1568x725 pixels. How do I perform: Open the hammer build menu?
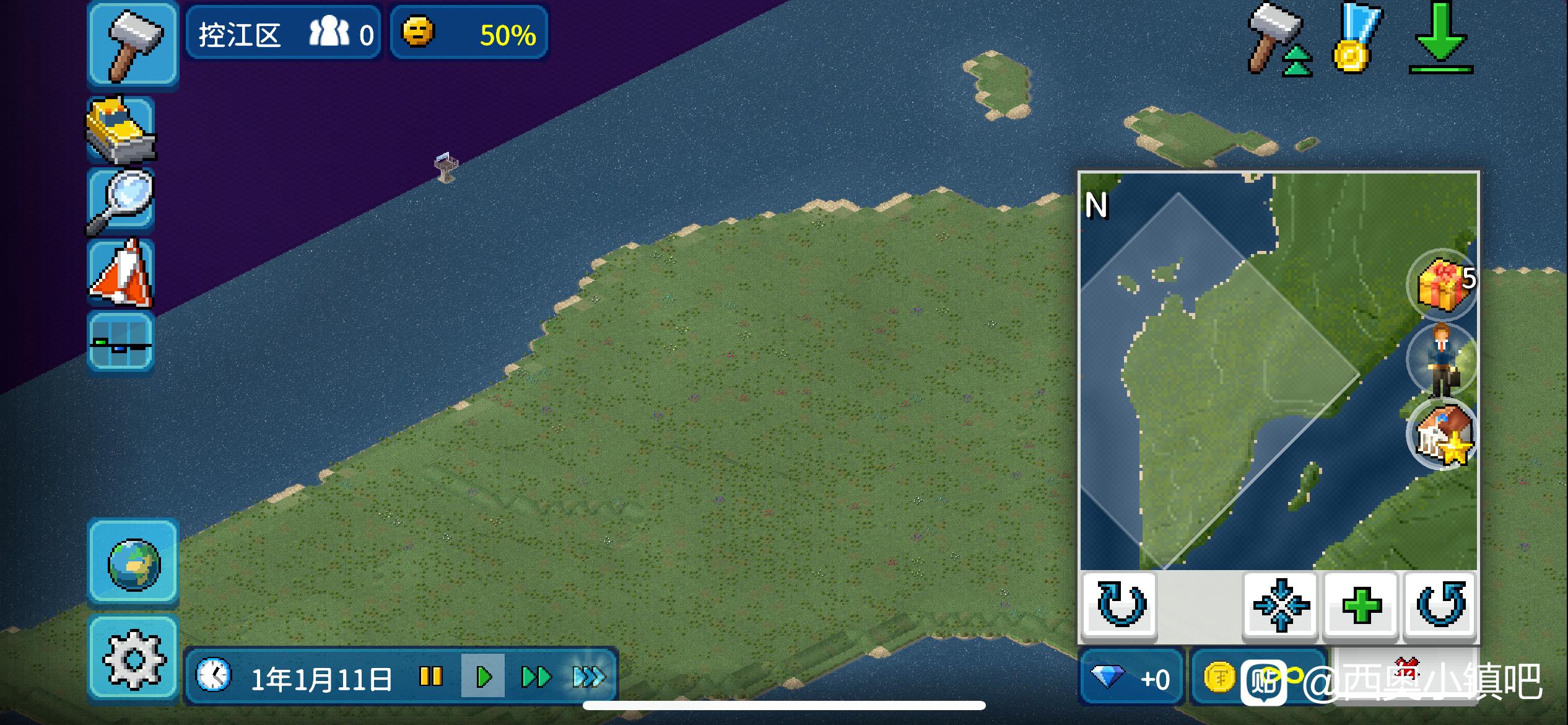pyautogui.click(x=133, y=43)
